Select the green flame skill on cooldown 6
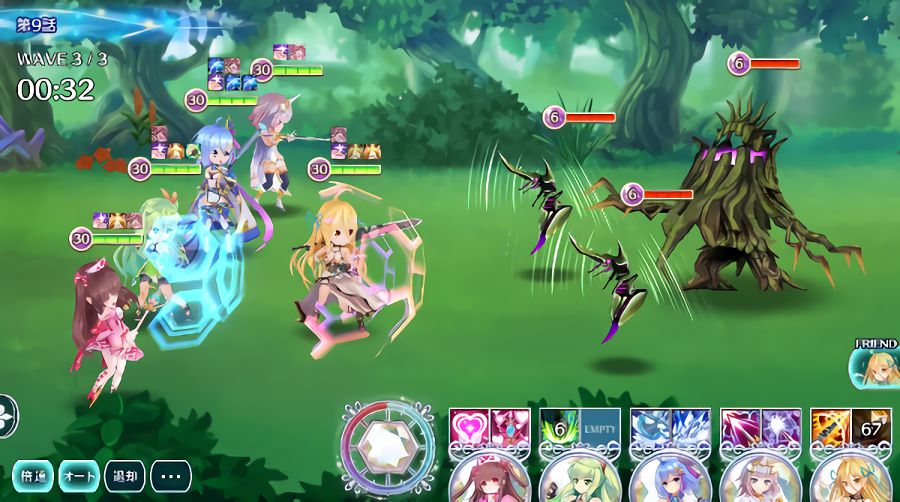The image size is (900, 502). point(559,427)
